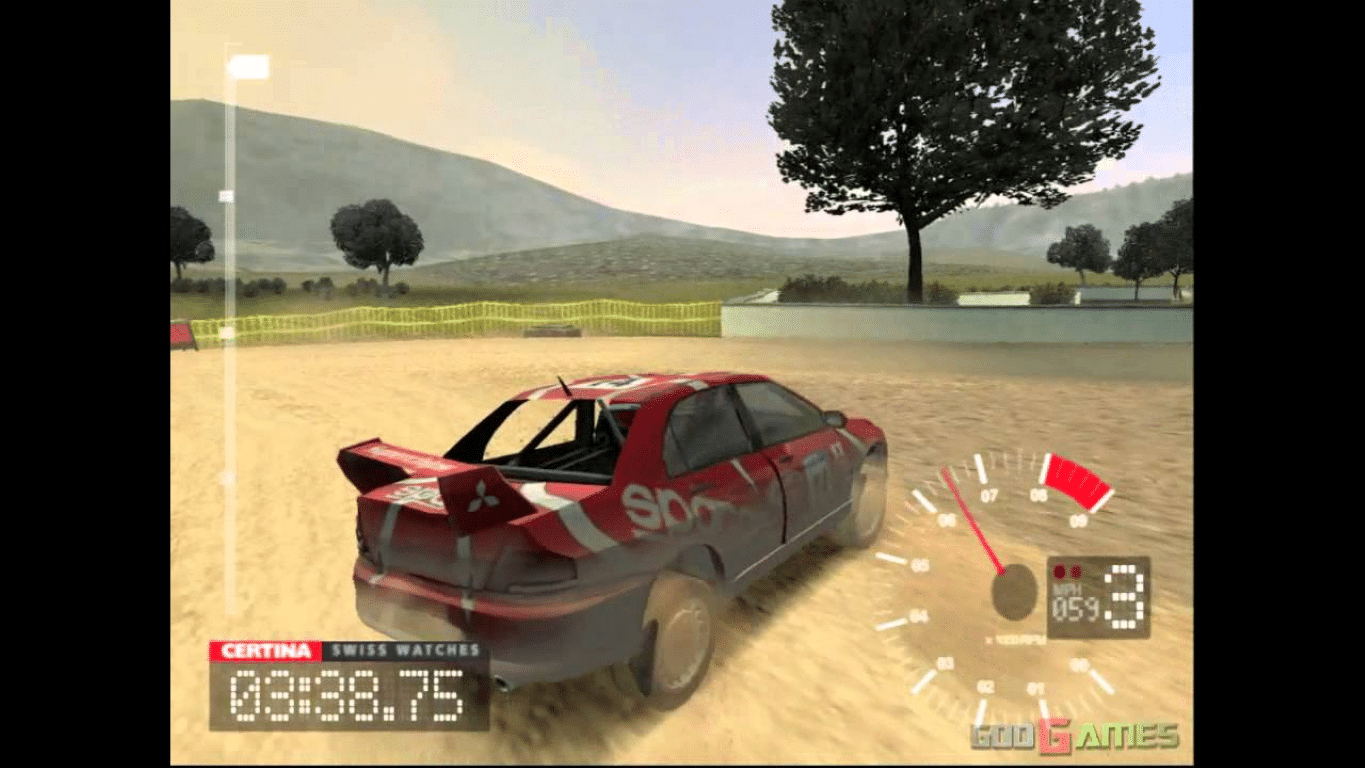Click the SWISS WATCHES sponsor text
Image resolution: width=1365 pixels, height=768 pixels.
point(405,650)
